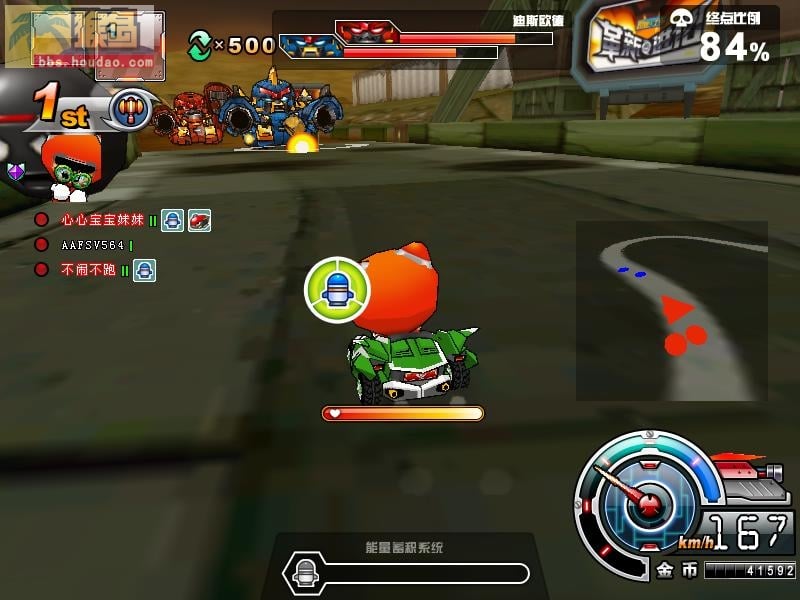Click the track minimap
The image size is (800, 600).
[671, 310]
